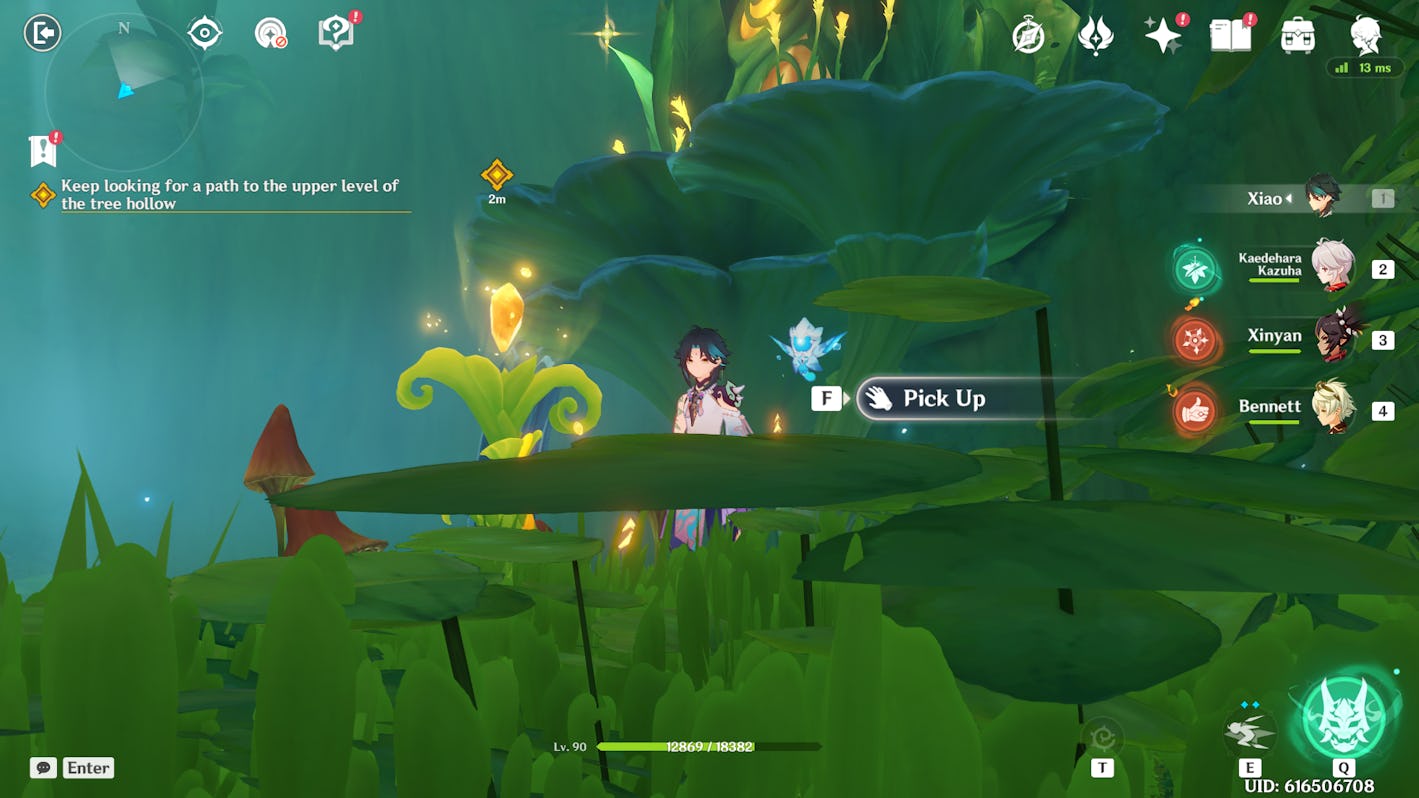
Task: Open the Paimon menu icon
Action: coord(1365,36)
